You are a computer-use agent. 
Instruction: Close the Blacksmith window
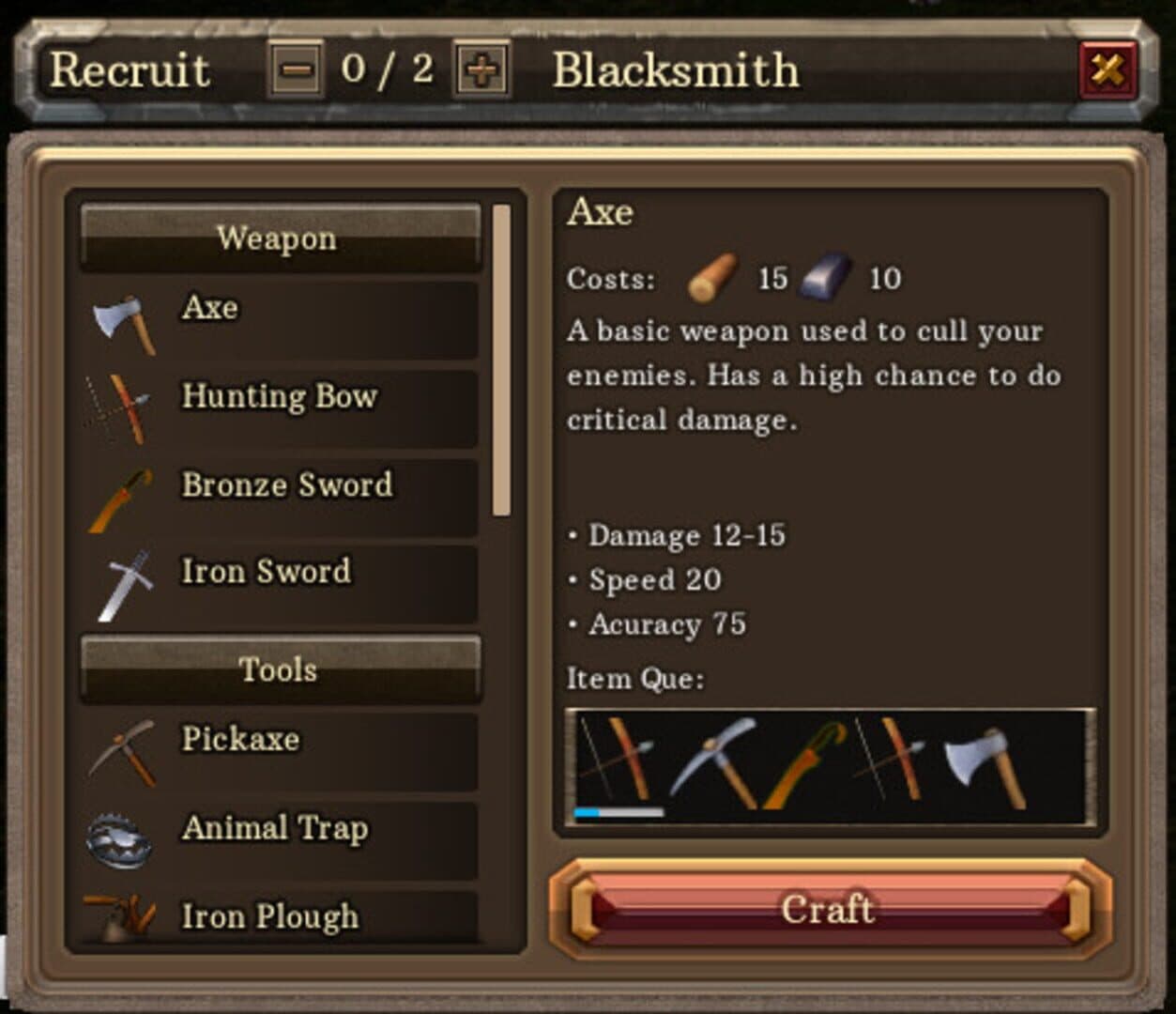pyautogui.click(x=1108, y=69)
